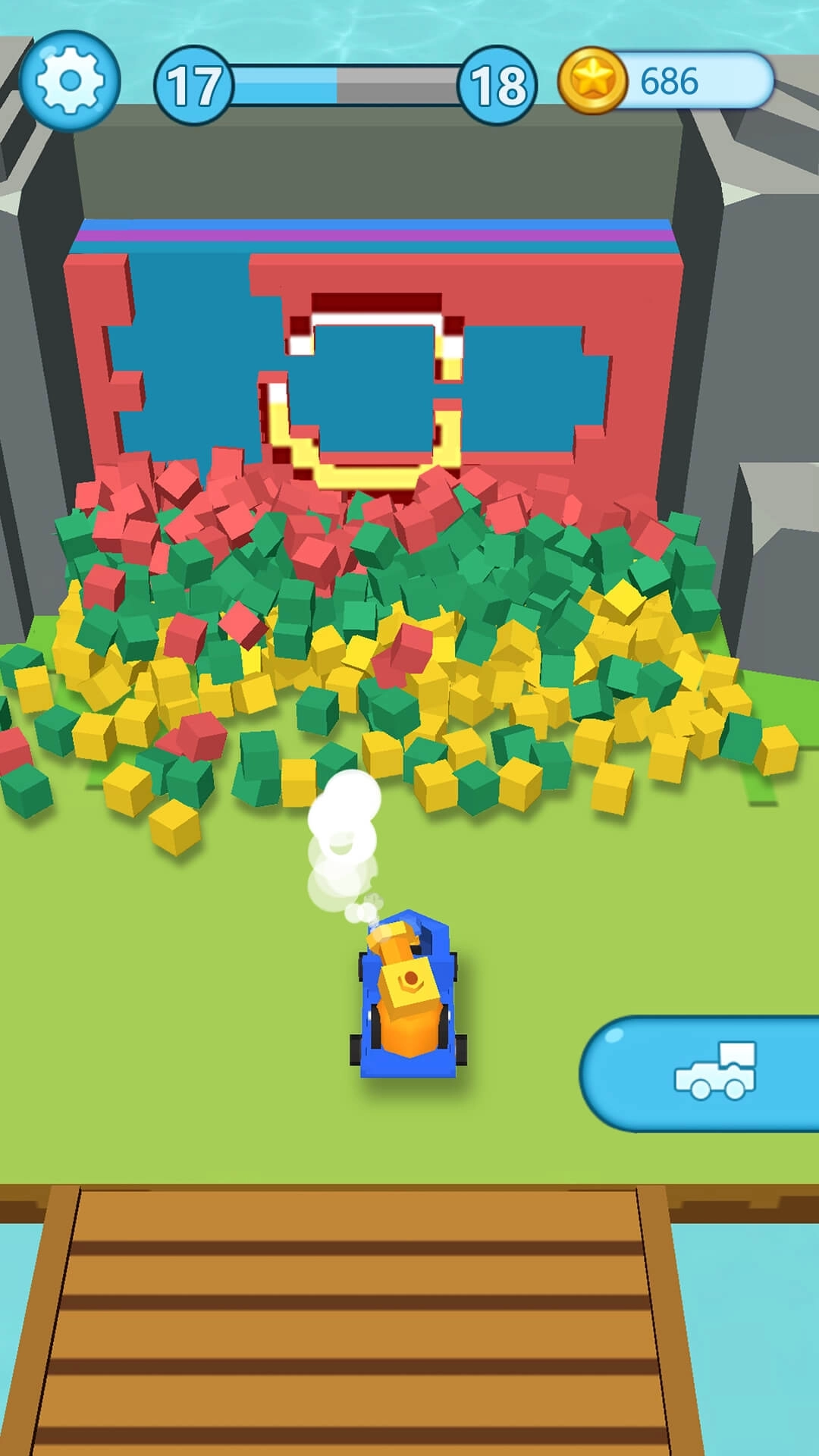Tap the gold star coin icon
Viewport: 819px width, 1456px height.
[x=592, y=80]
